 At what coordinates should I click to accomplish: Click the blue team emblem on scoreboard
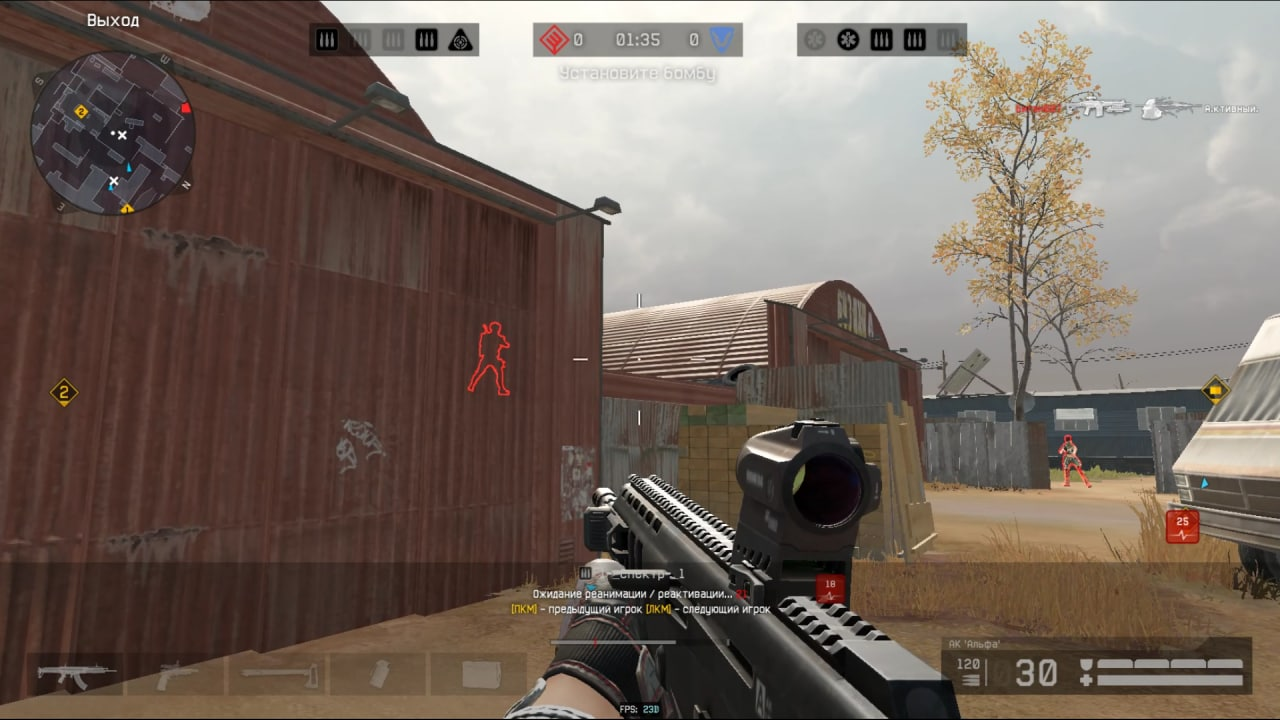[x=719, y=40]
